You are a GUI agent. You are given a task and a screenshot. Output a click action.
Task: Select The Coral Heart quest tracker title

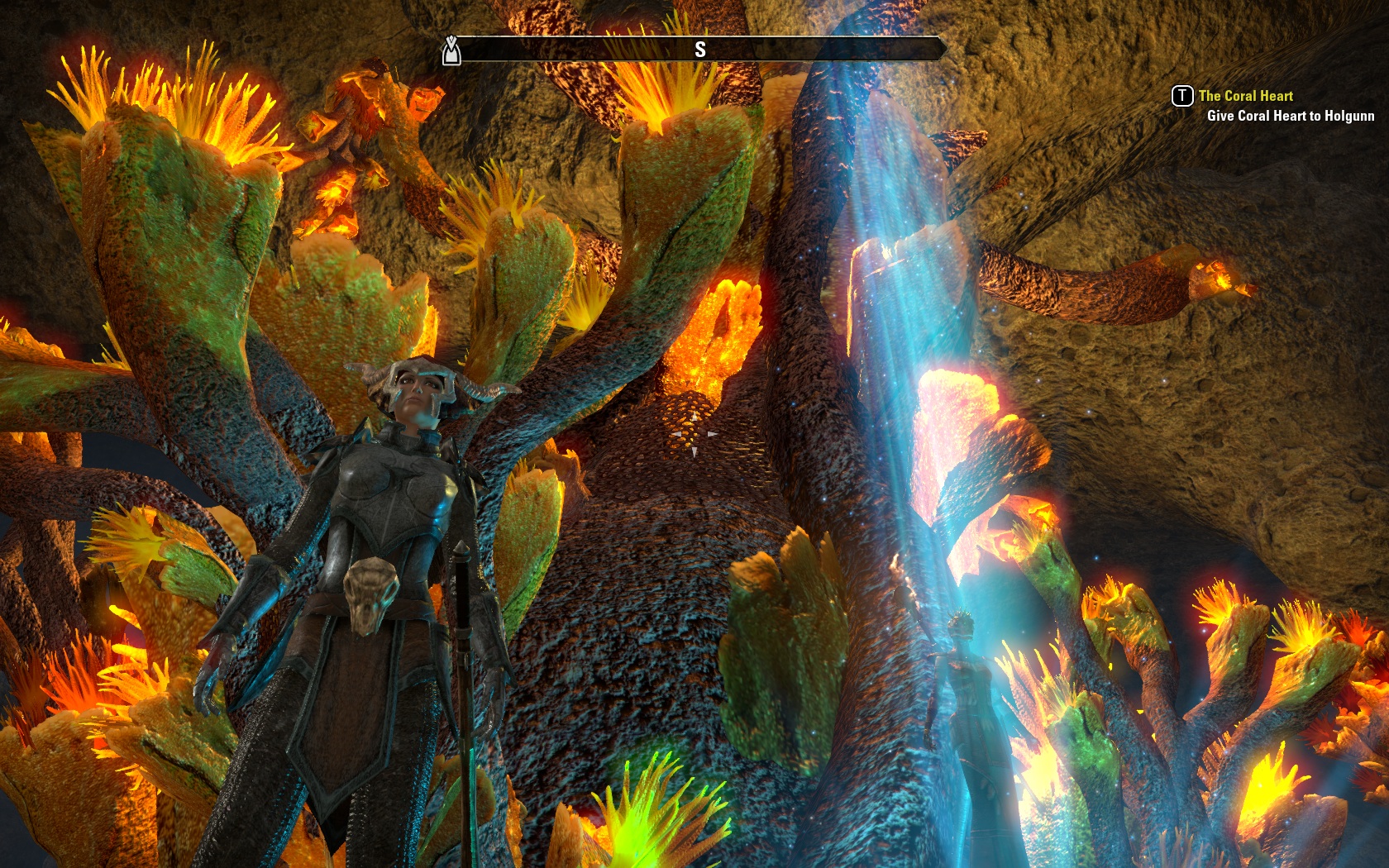point(1245,96)
